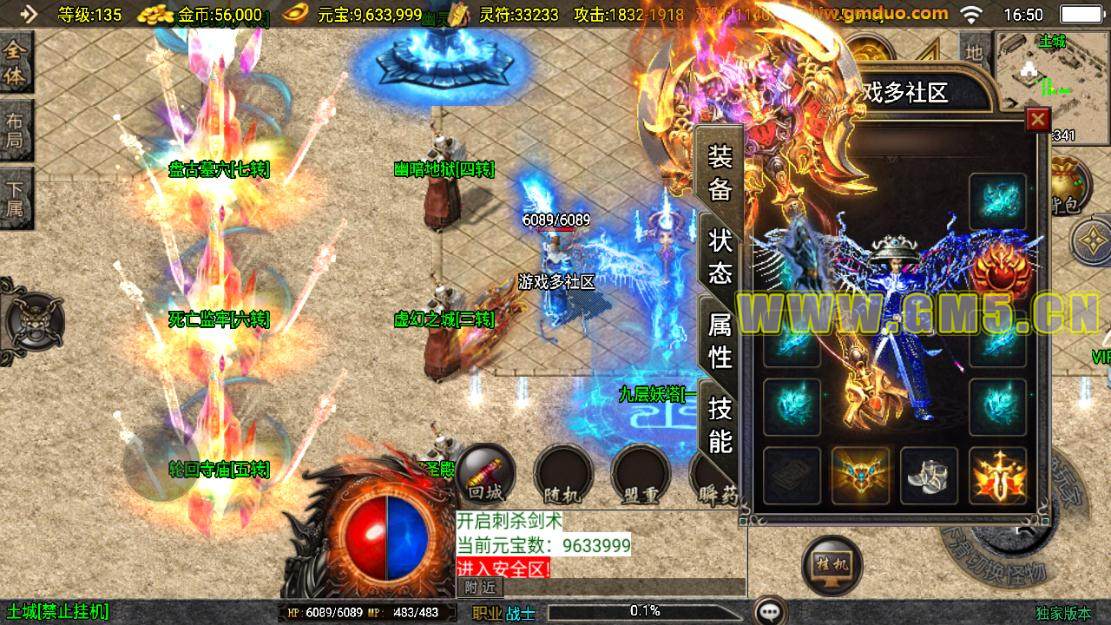Open the 状态 status tab
The height and width of the screenshot is (625, 1111).
click(720, 256)
